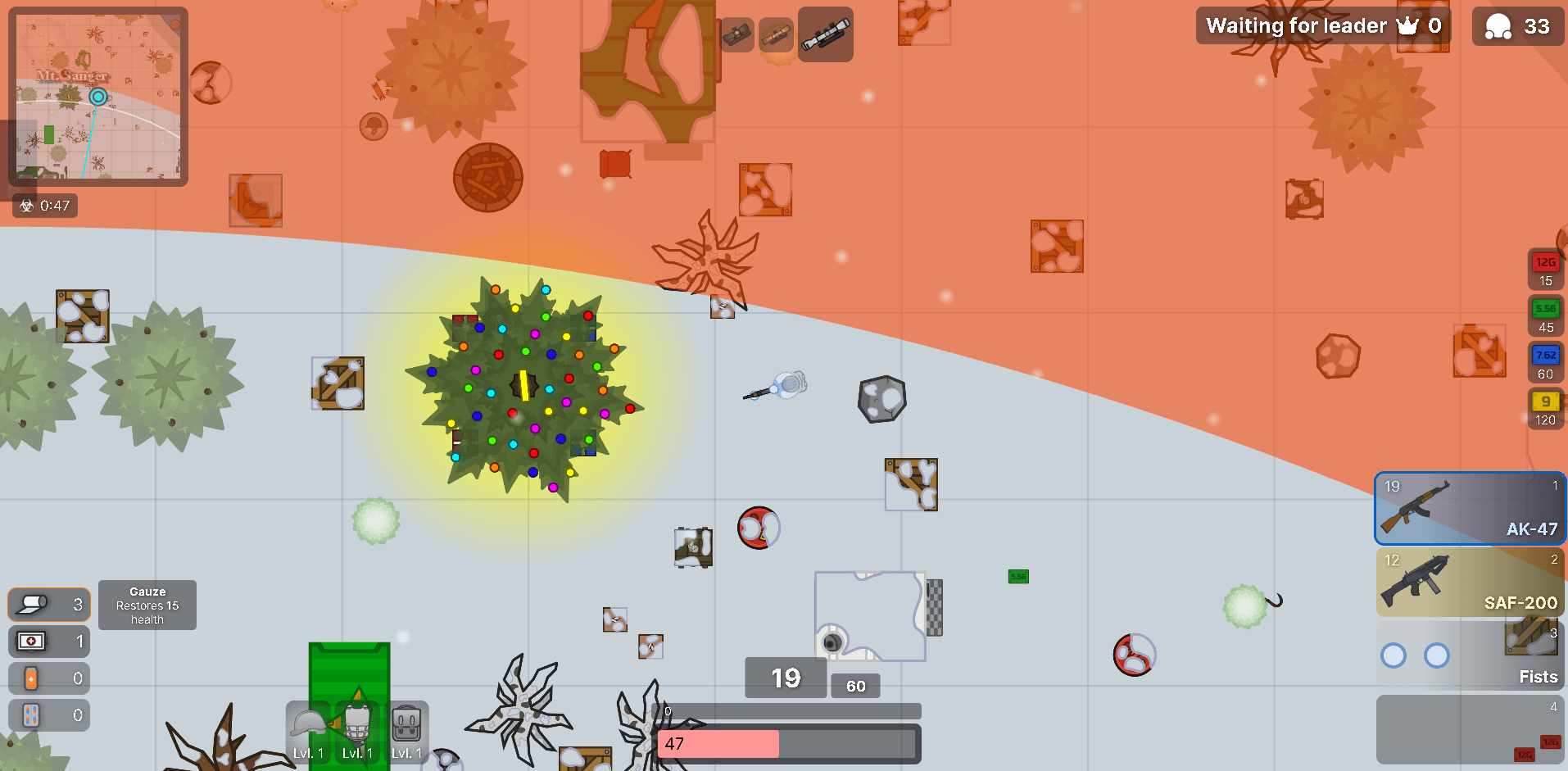Select the pills item slot

(48, 714)
